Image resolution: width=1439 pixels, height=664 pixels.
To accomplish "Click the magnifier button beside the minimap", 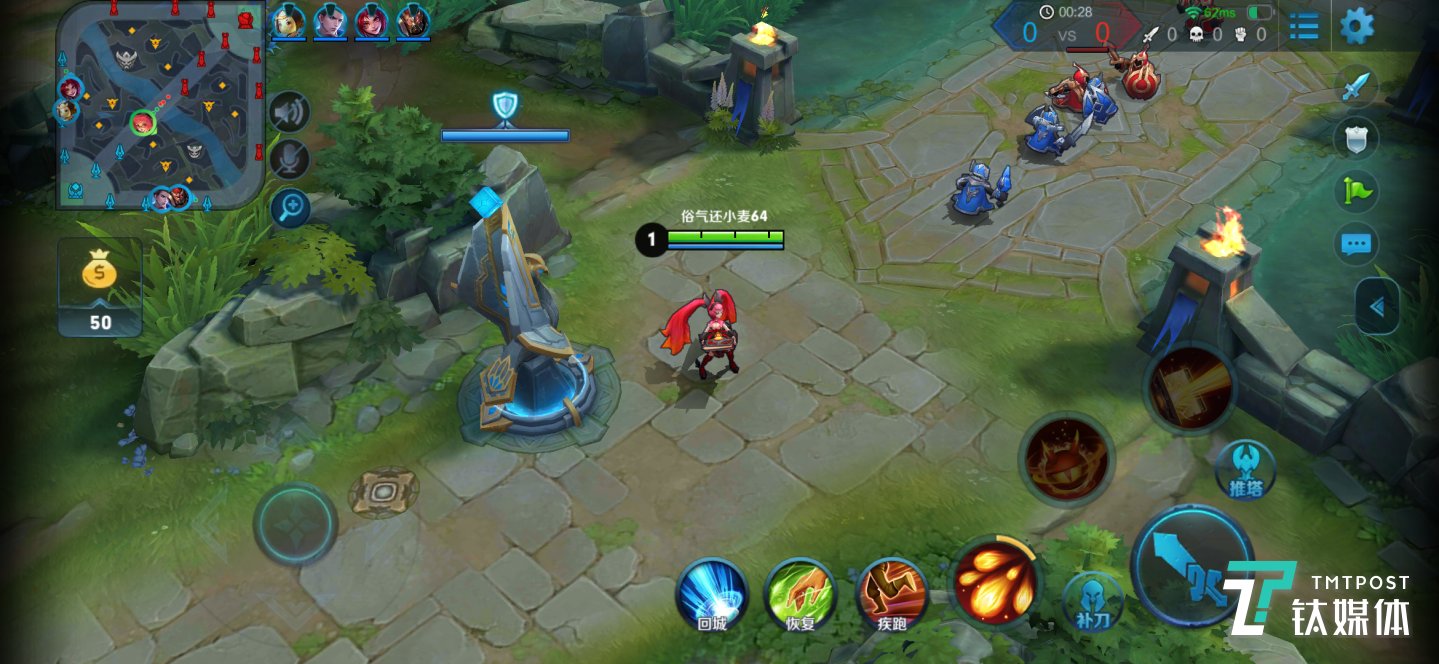I will pos(290,208).
